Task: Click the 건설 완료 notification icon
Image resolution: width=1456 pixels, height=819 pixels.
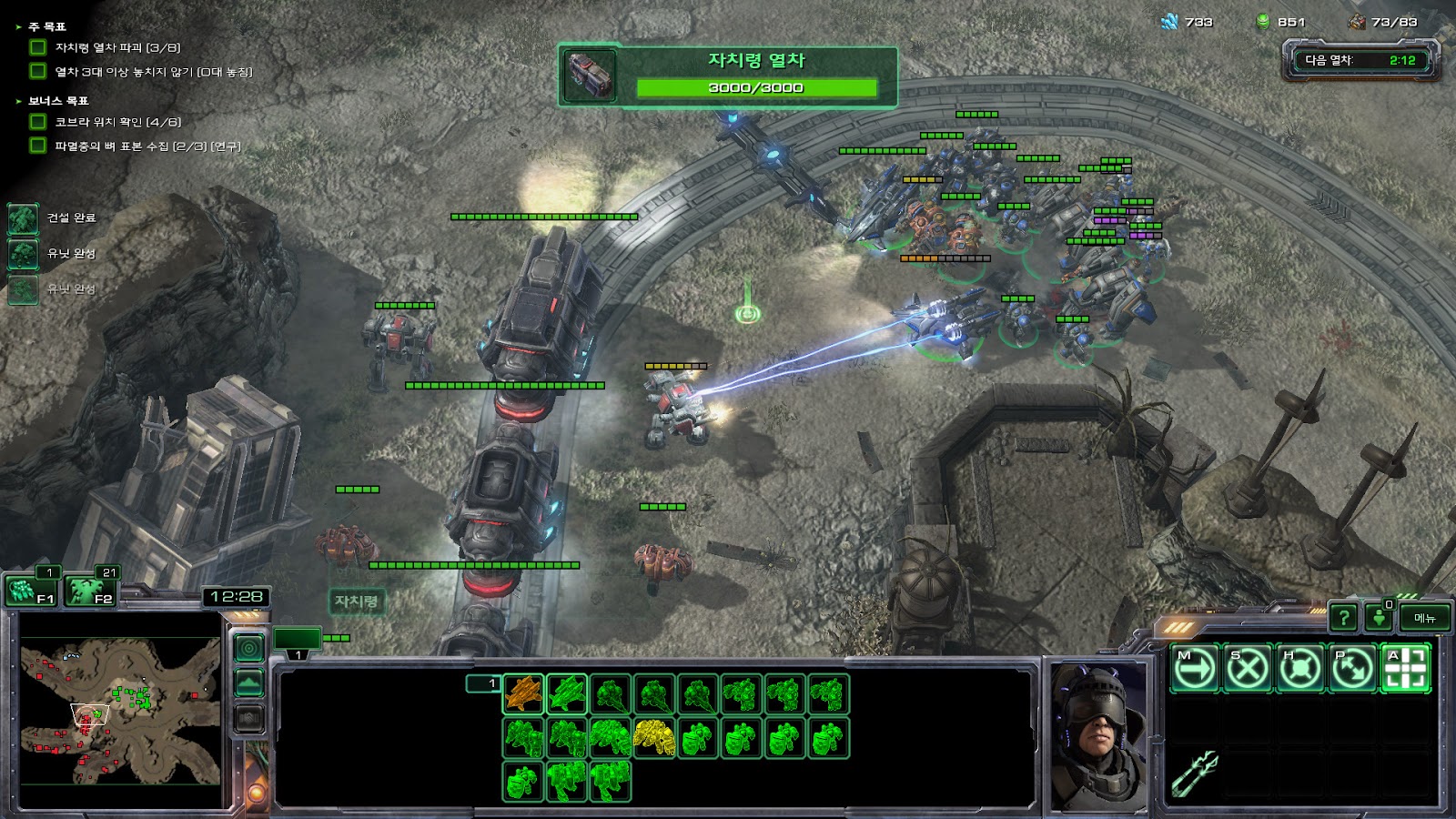Action: pyautogui.click(x=24, y=218)
